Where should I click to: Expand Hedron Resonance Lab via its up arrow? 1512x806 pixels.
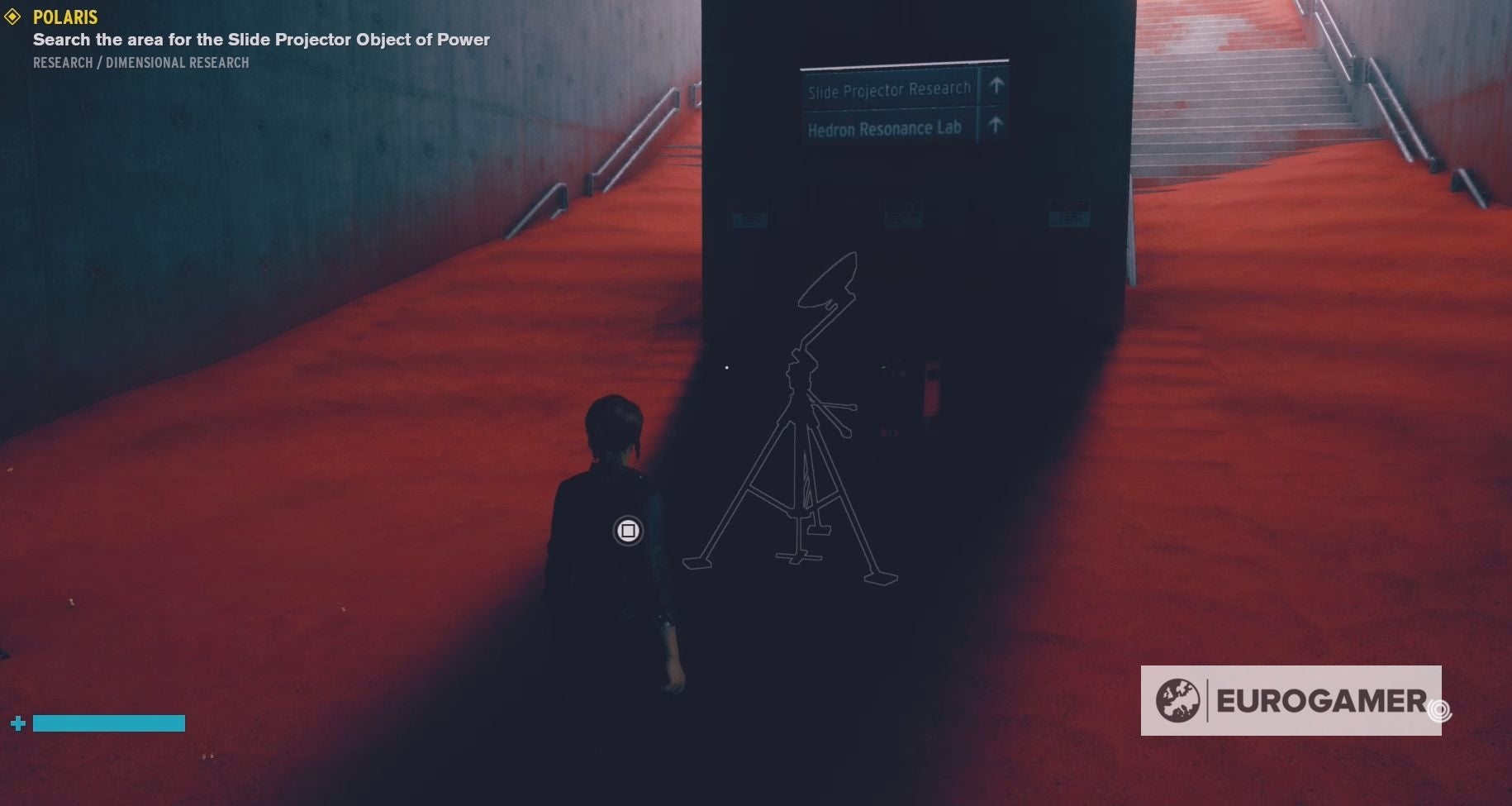(x=997, y=126)
